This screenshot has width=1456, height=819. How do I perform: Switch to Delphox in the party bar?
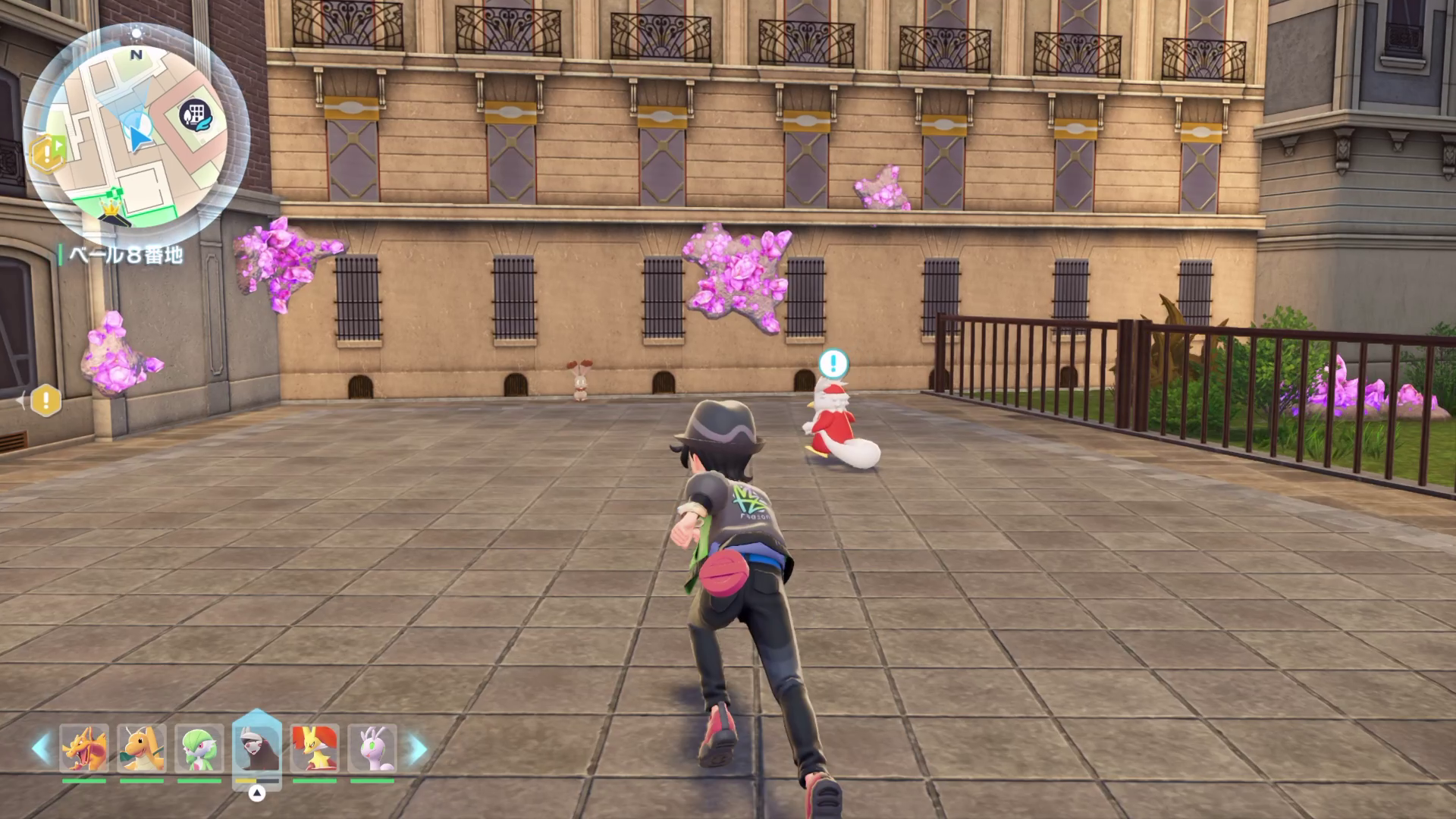[x=315, y=748]
